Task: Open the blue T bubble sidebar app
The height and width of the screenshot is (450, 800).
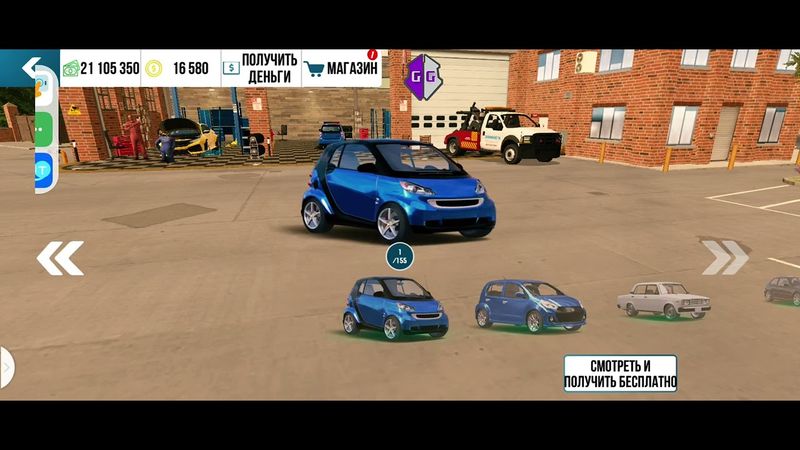Action: [x=42, y=168]
